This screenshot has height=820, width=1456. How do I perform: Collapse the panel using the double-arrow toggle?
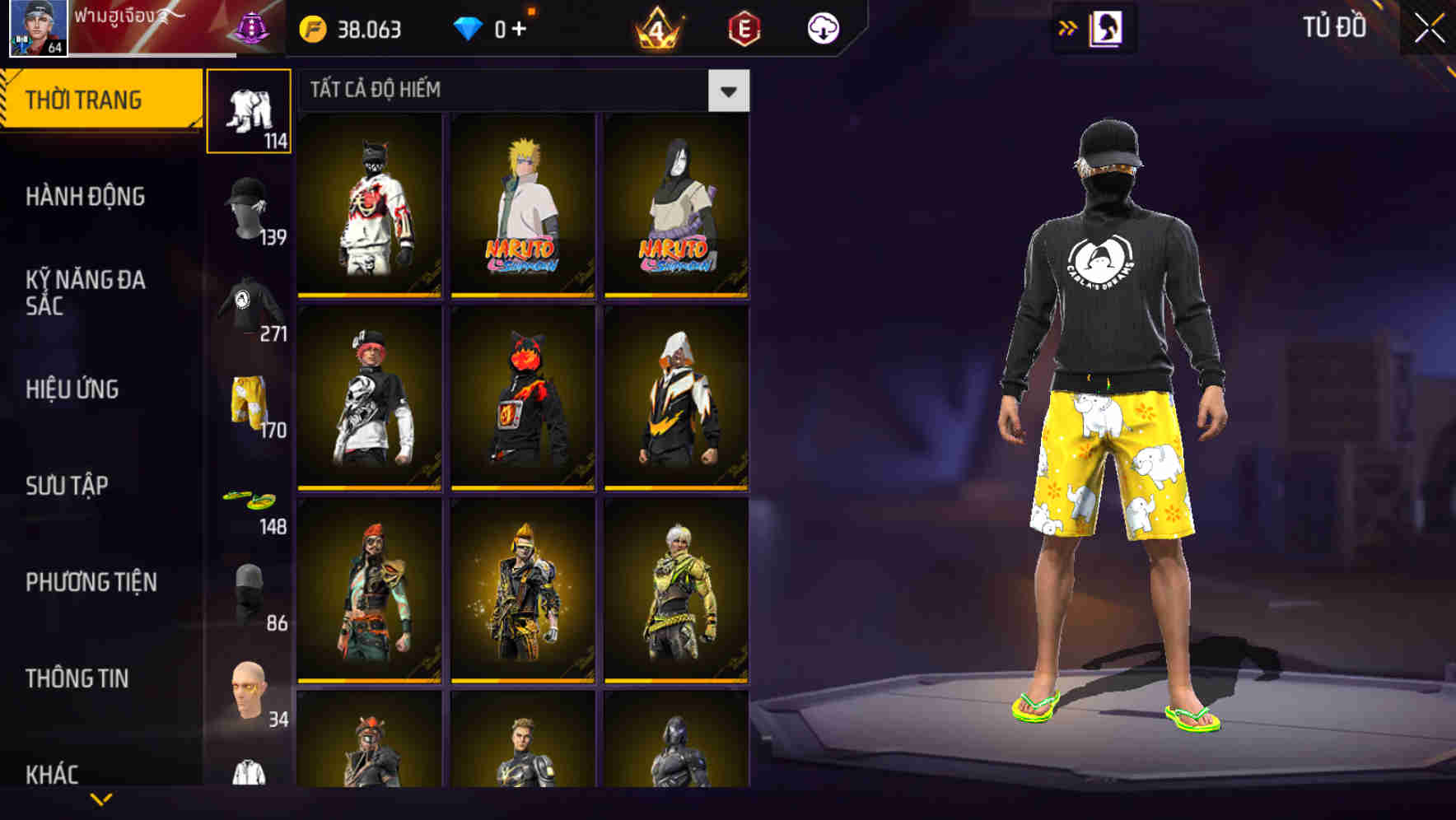(x=1068, y=27)
